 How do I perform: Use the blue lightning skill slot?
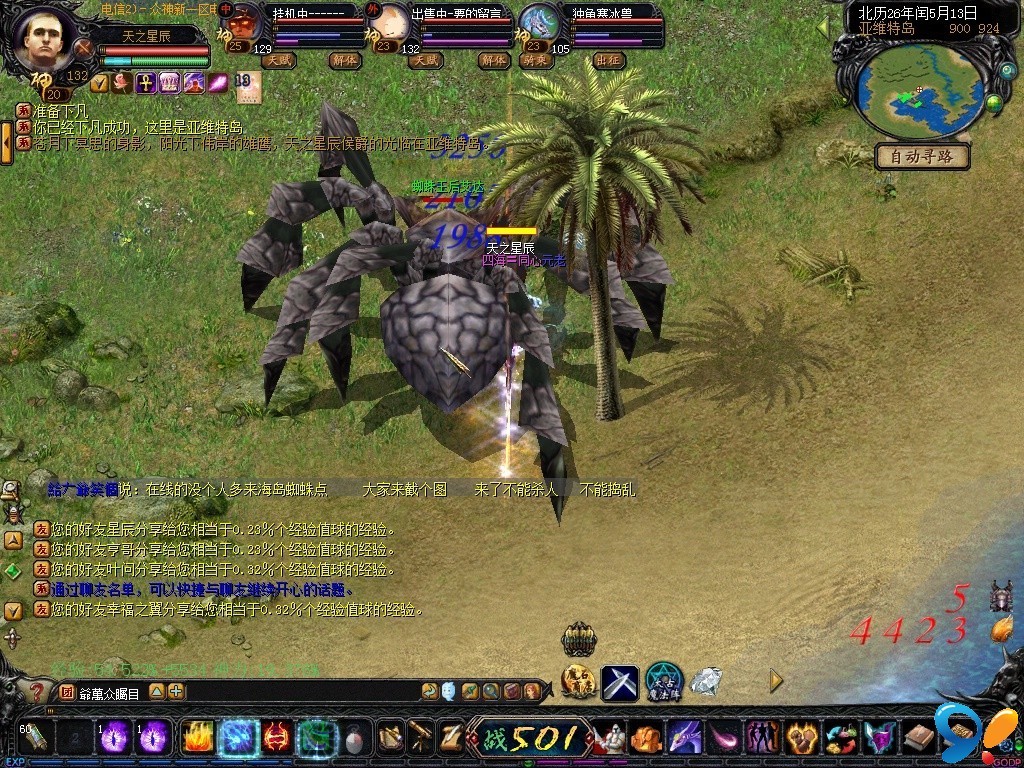[x=239, y=738]
